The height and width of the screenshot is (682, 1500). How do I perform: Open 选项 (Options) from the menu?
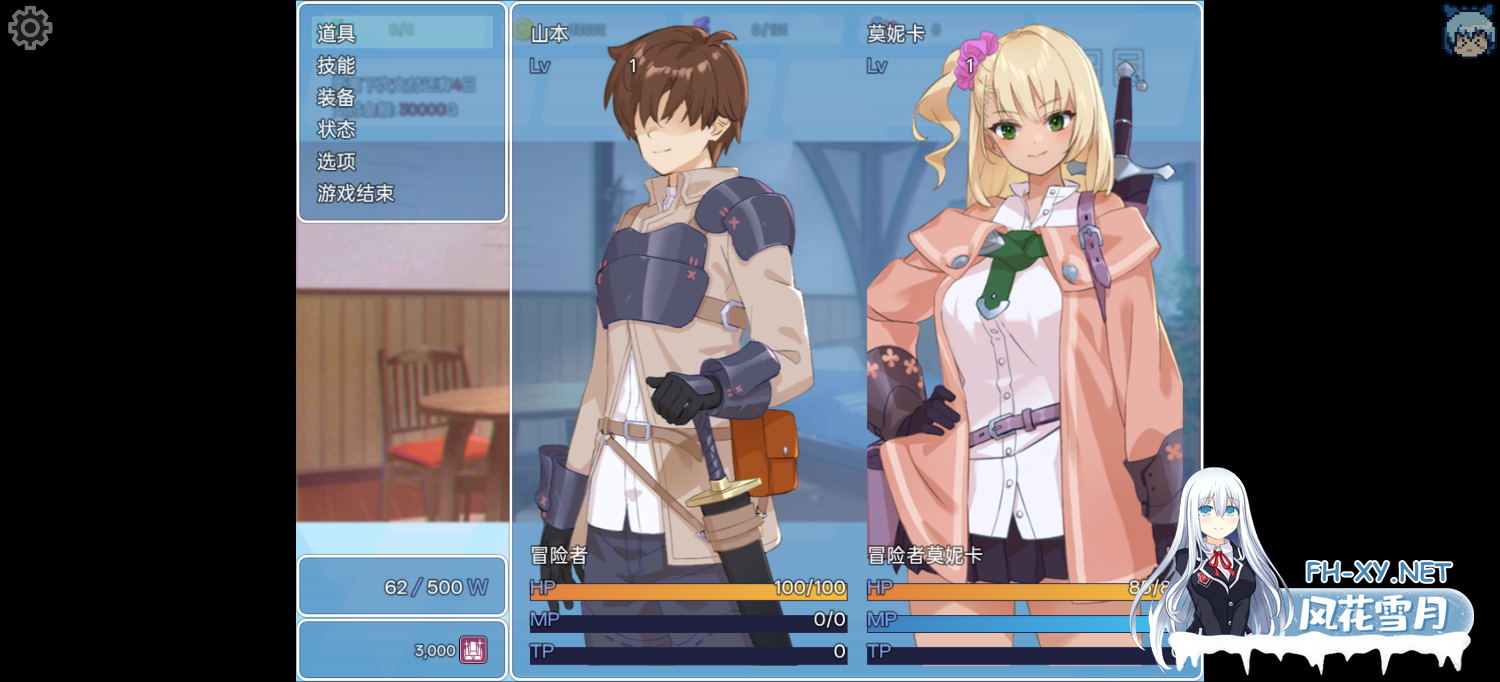(337, 161)
